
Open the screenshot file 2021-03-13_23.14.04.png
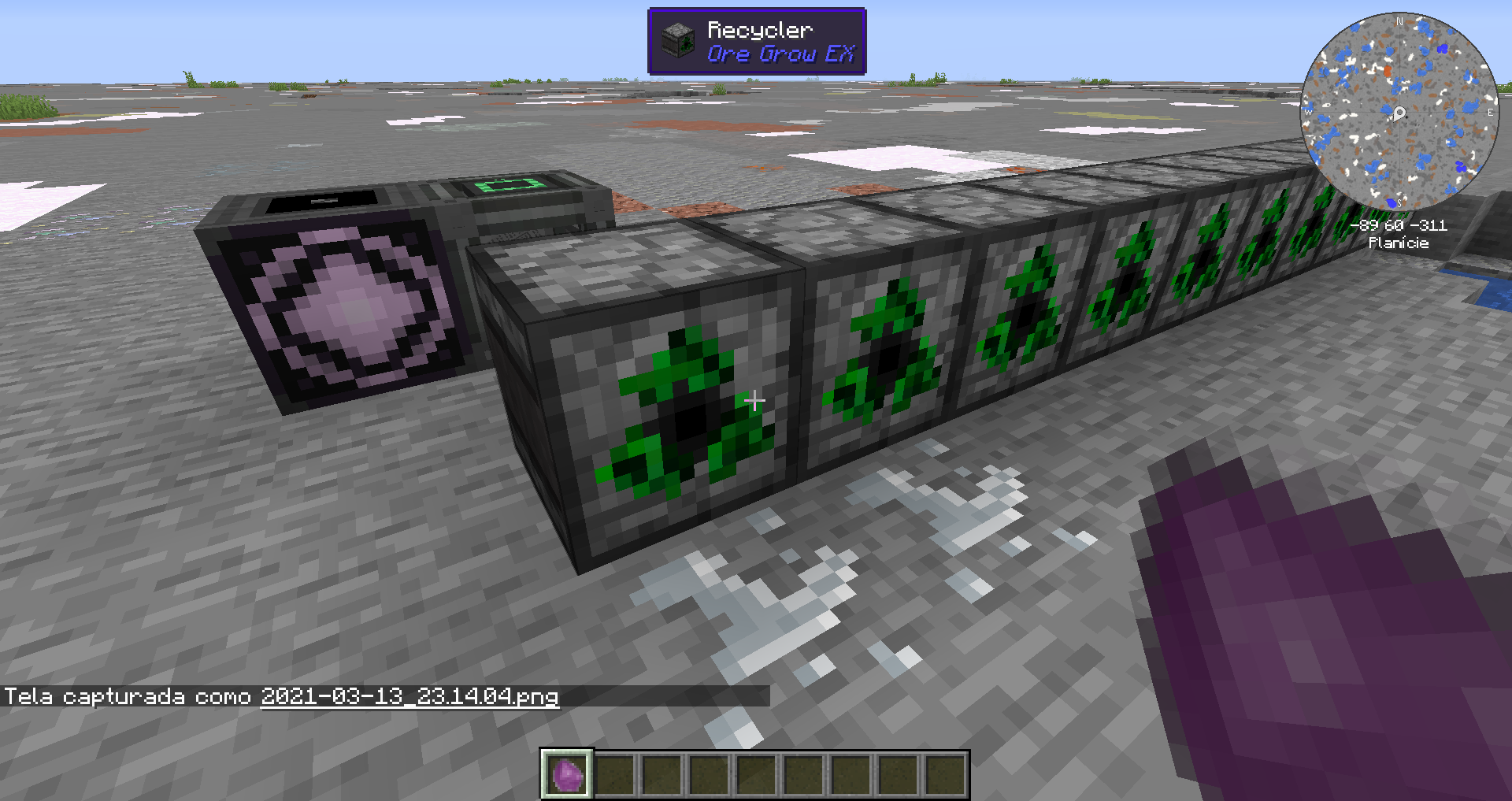point(409,698)
